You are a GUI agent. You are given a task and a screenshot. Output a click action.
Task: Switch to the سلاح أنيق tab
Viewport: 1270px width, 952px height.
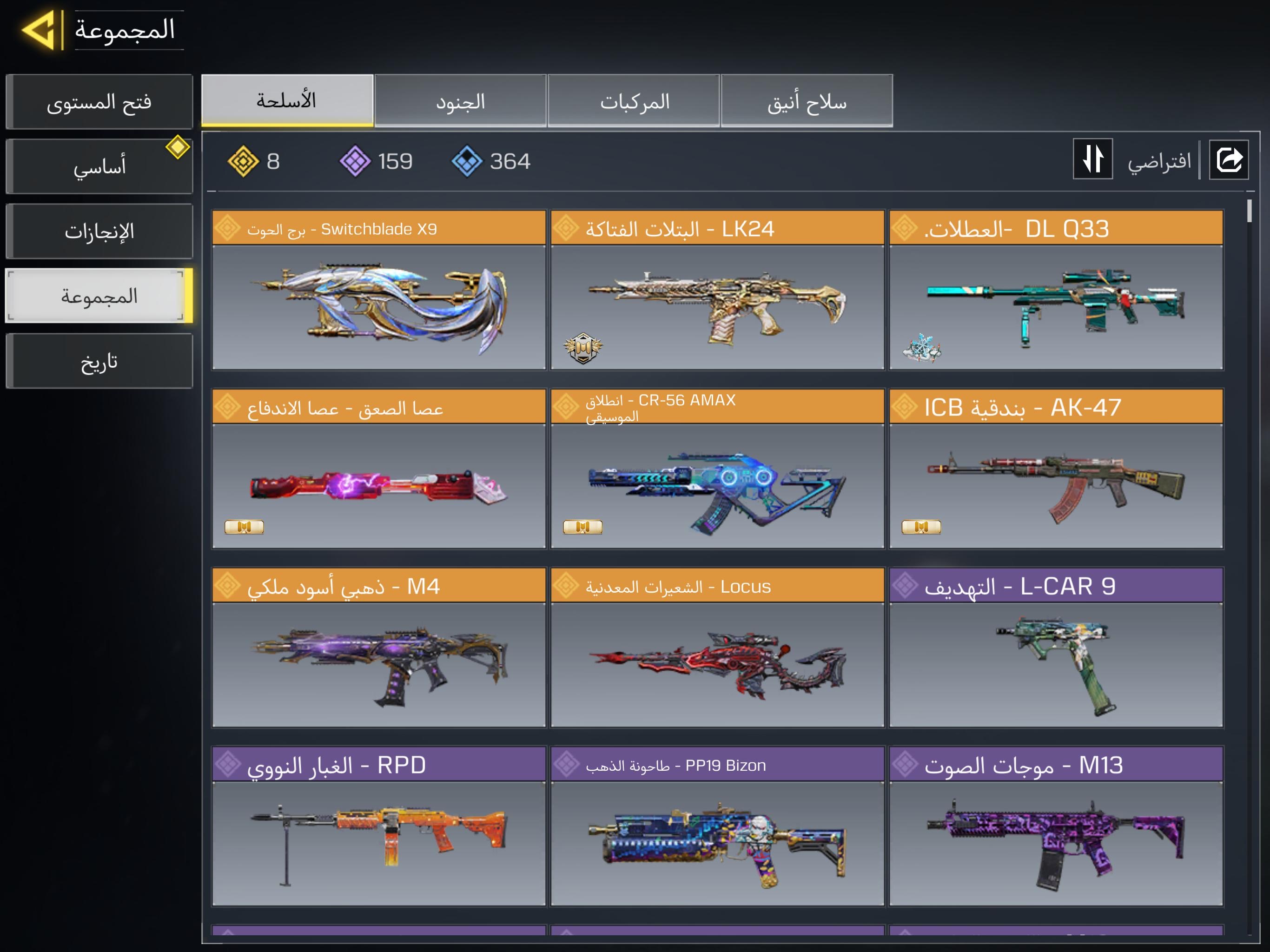click(807, 101)
